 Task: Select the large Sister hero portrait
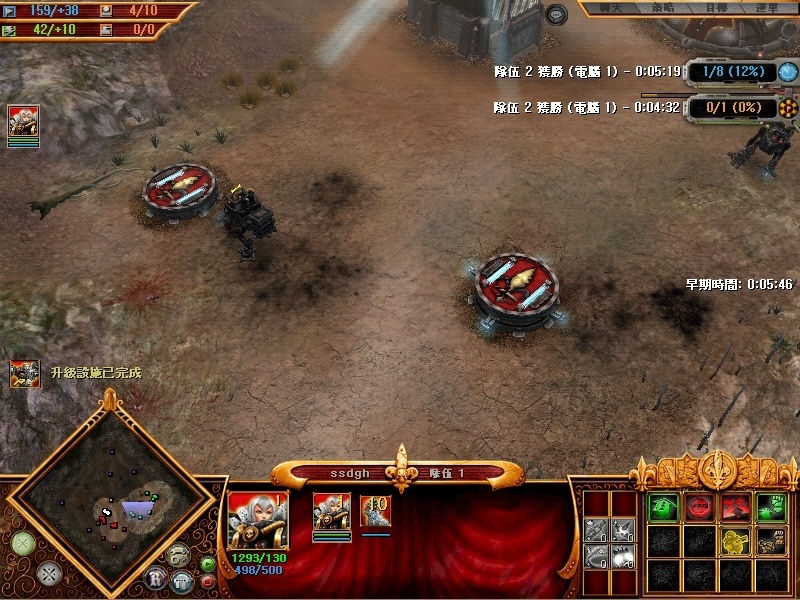pyautogui.click(x=258, y=519)
